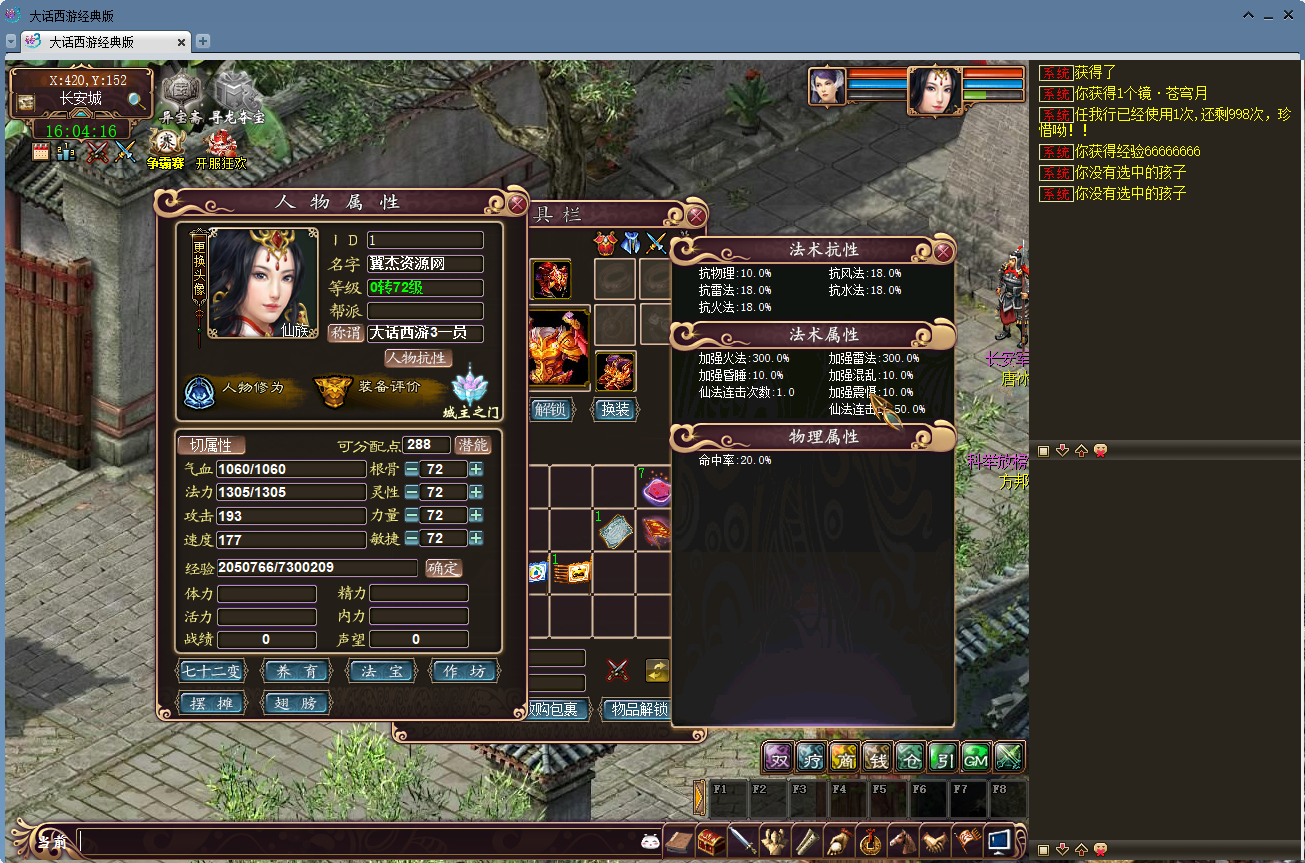1305x863 pixels.
Task: Confirm point allocation with 确定
Action: click(x=444, y=568)
